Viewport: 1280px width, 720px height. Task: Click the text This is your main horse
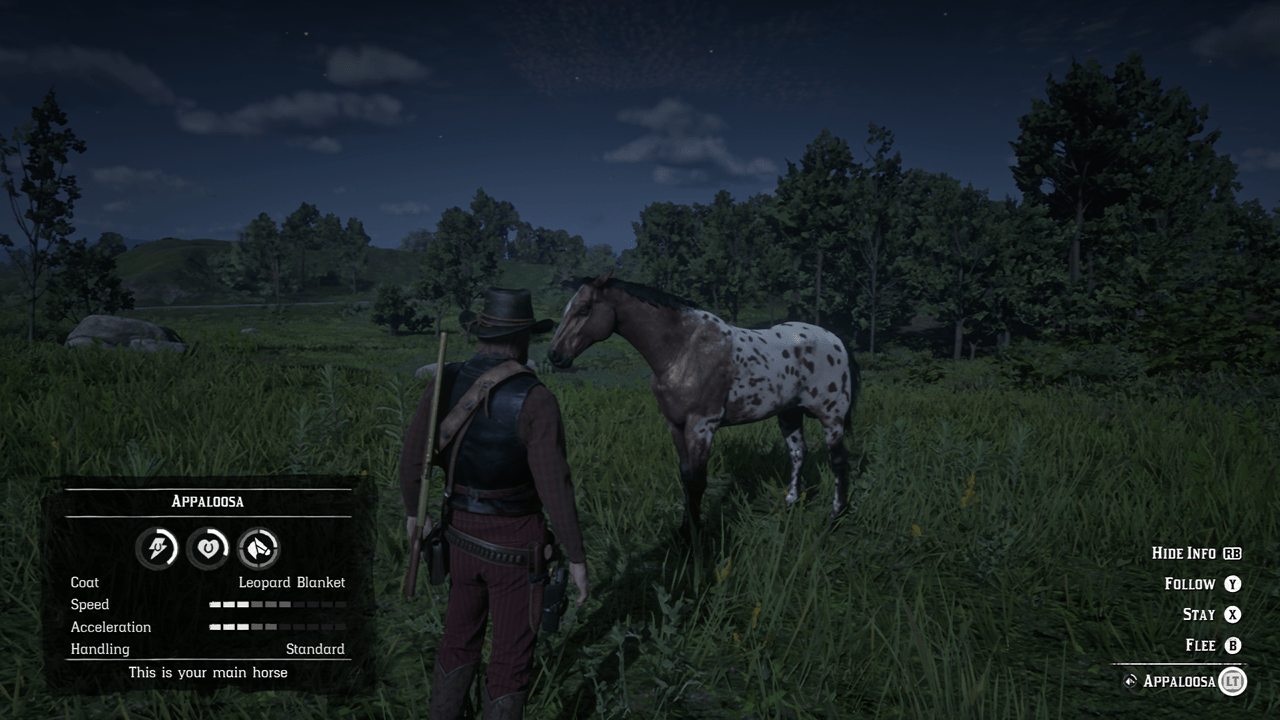click(207, 672)
